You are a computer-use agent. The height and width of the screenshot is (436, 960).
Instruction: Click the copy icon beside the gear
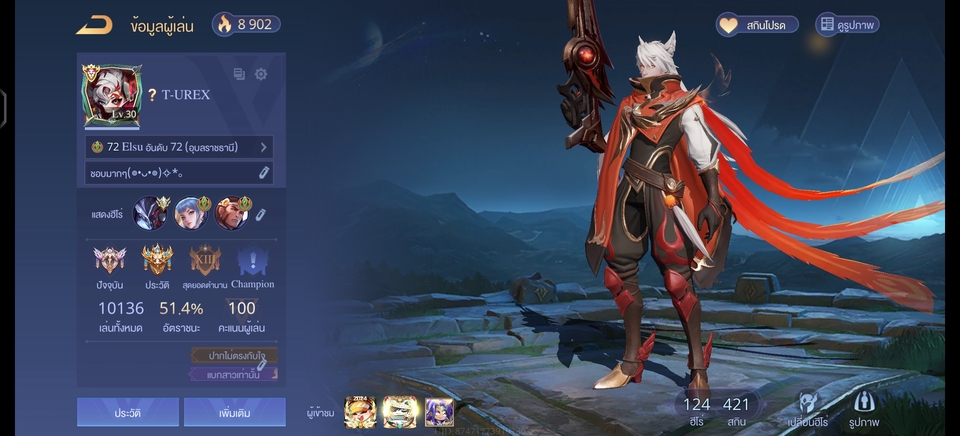(239, 74)
